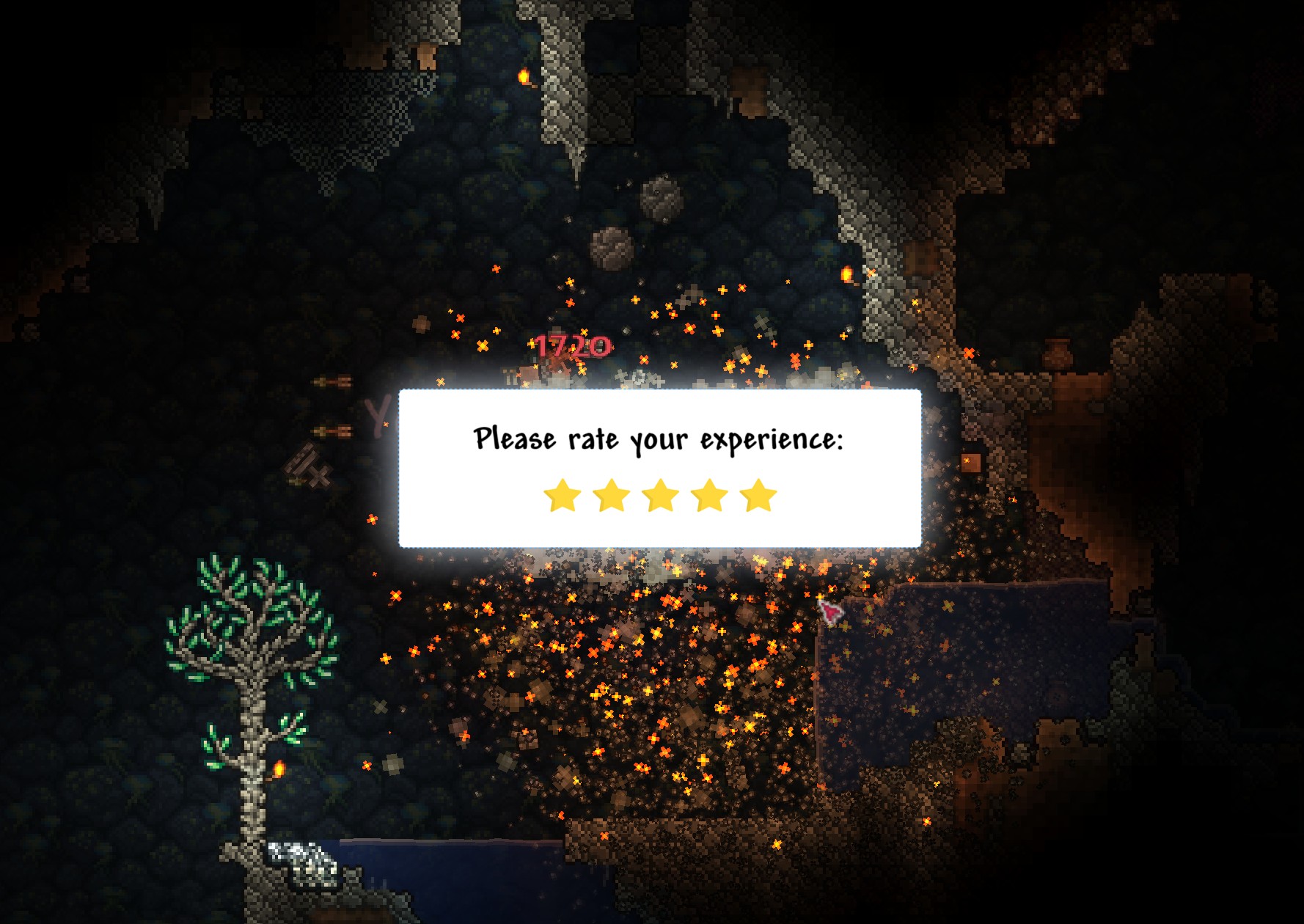Click the fifth star for top rating

758,496
